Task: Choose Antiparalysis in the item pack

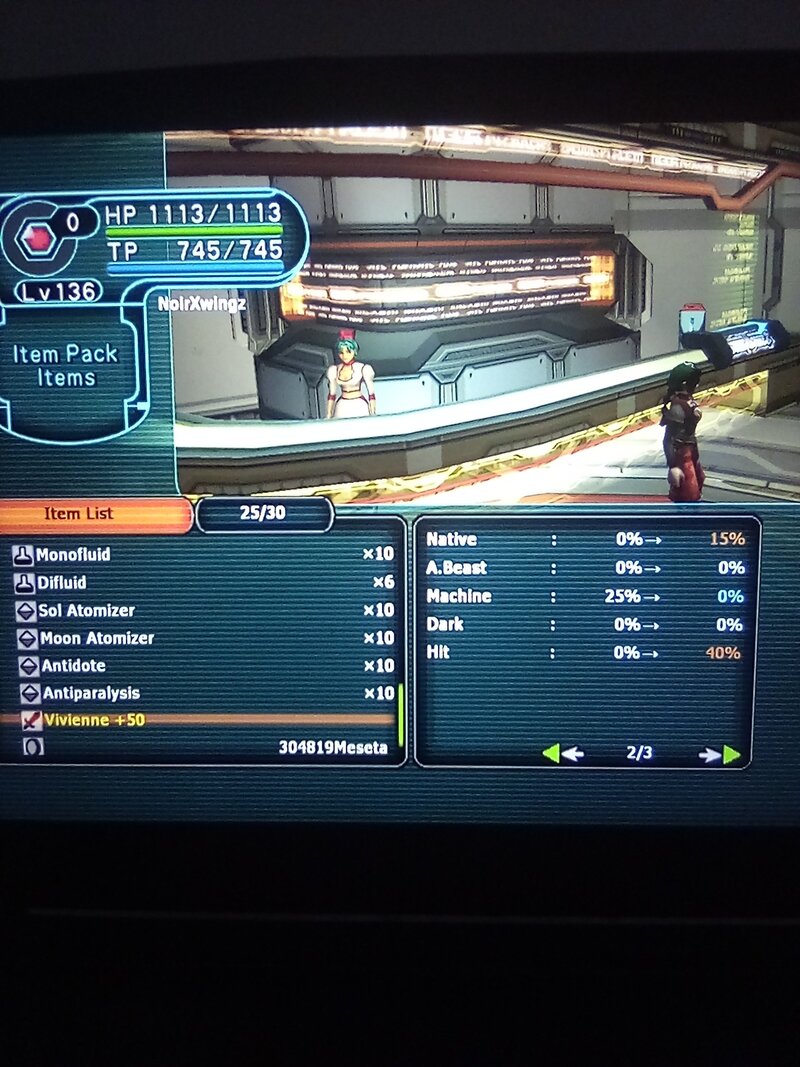Action: pos(91,693)
